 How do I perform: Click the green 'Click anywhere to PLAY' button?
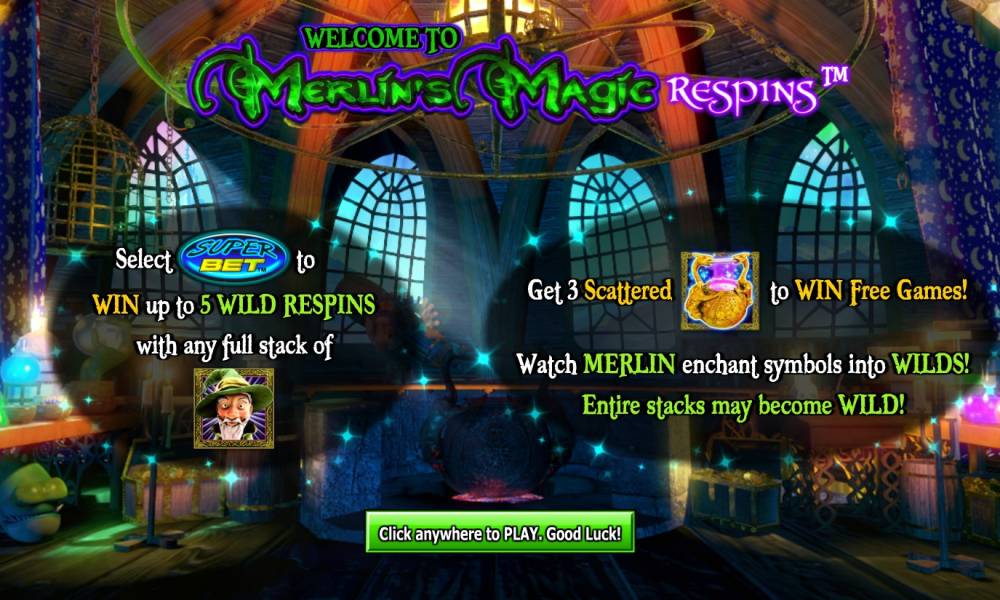click(x=500, y=534)
